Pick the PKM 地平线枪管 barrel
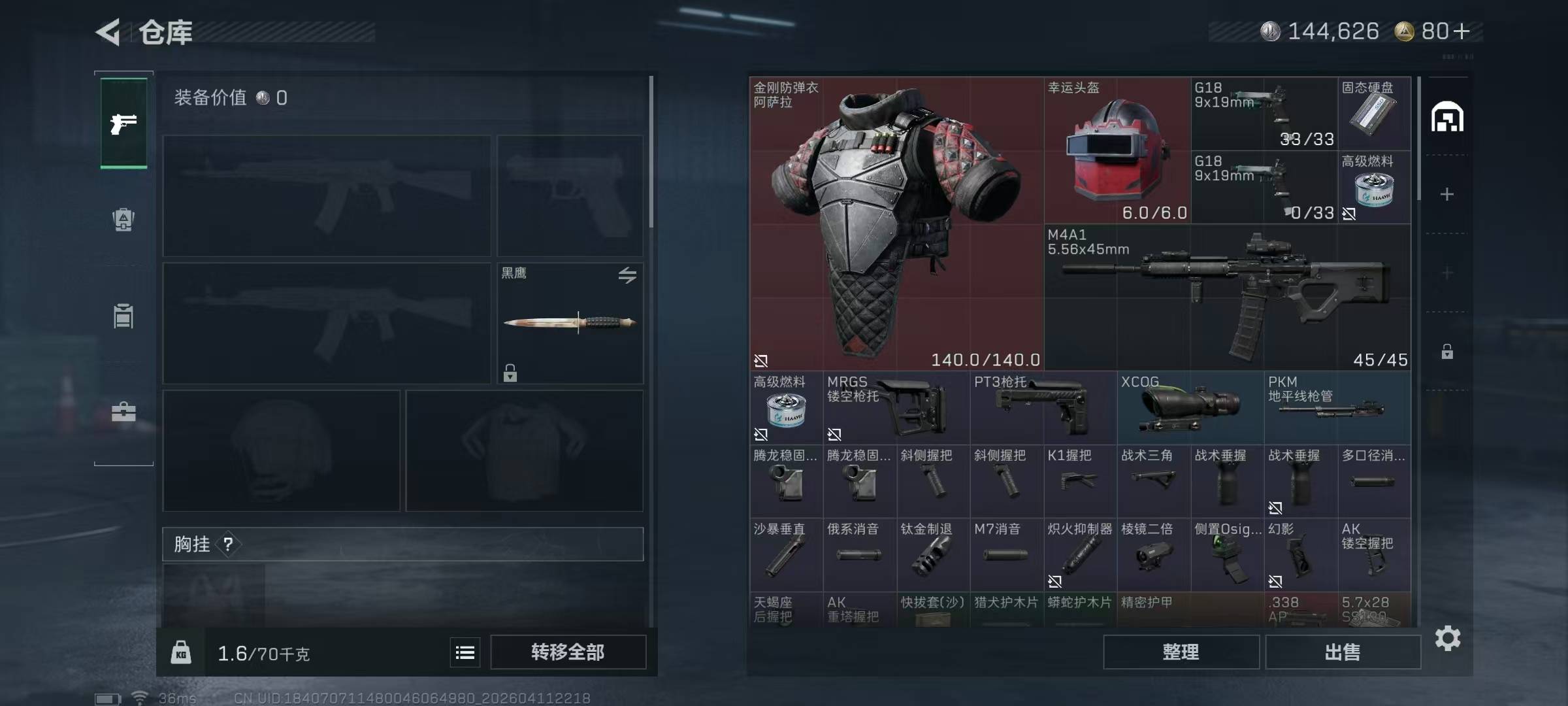The width and height of the screenshot is (1568, 706). [1337, 408]
